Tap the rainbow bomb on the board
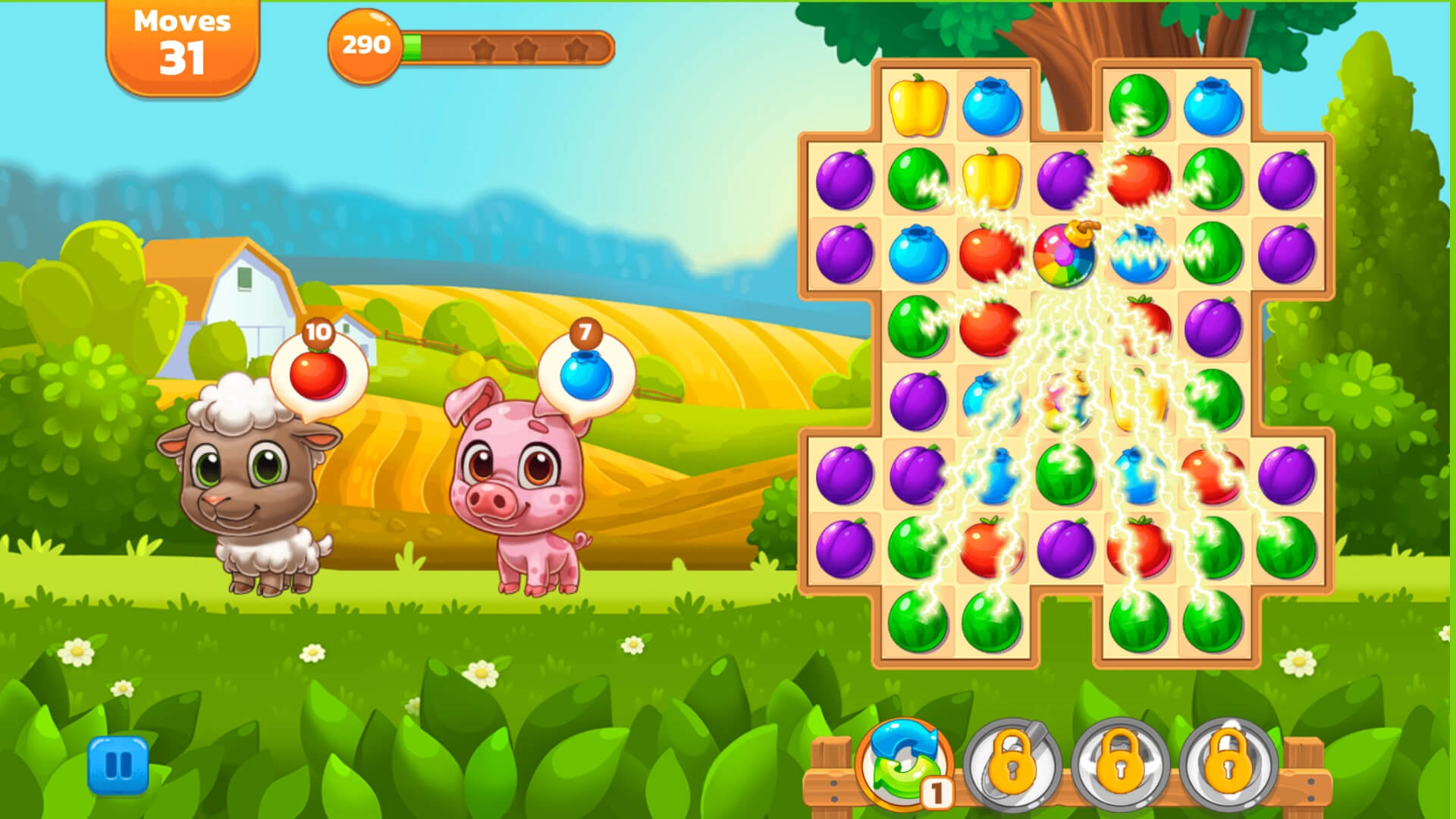The height and width of the screenshot is (819, 1456). click(1065, 254)
